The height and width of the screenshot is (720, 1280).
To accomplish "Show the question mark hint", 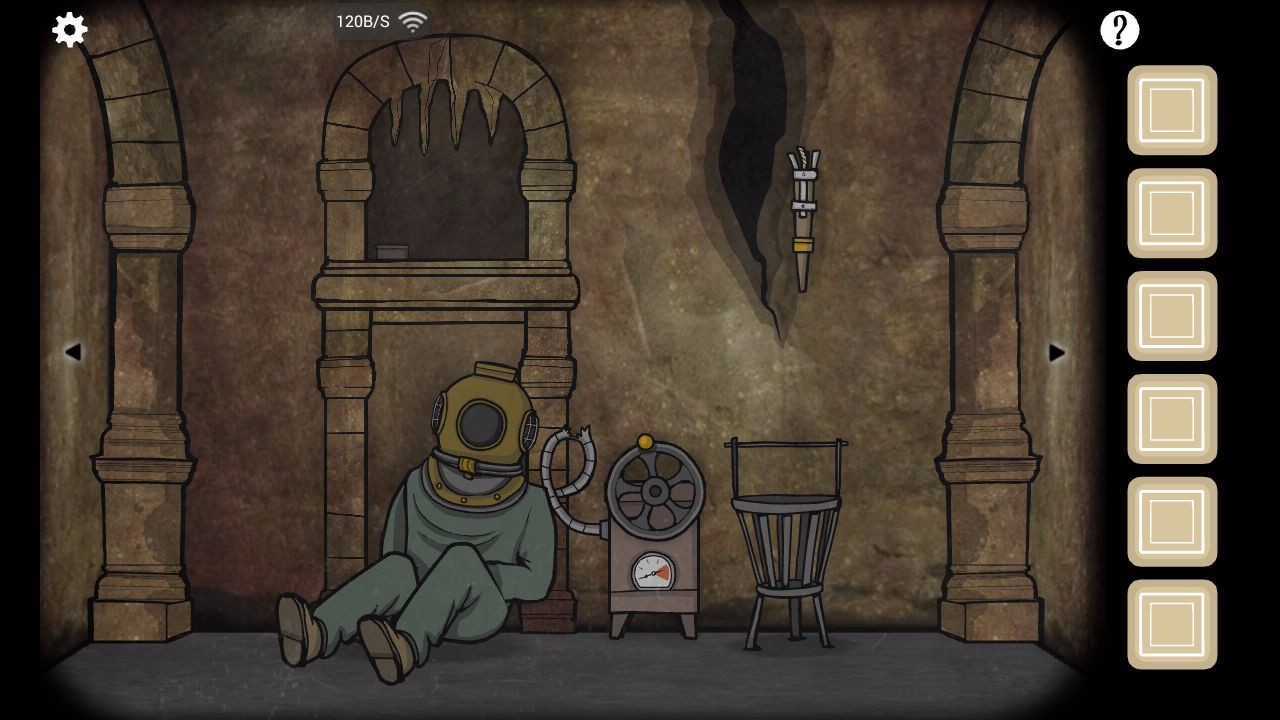I will (x=1119, y=30).
